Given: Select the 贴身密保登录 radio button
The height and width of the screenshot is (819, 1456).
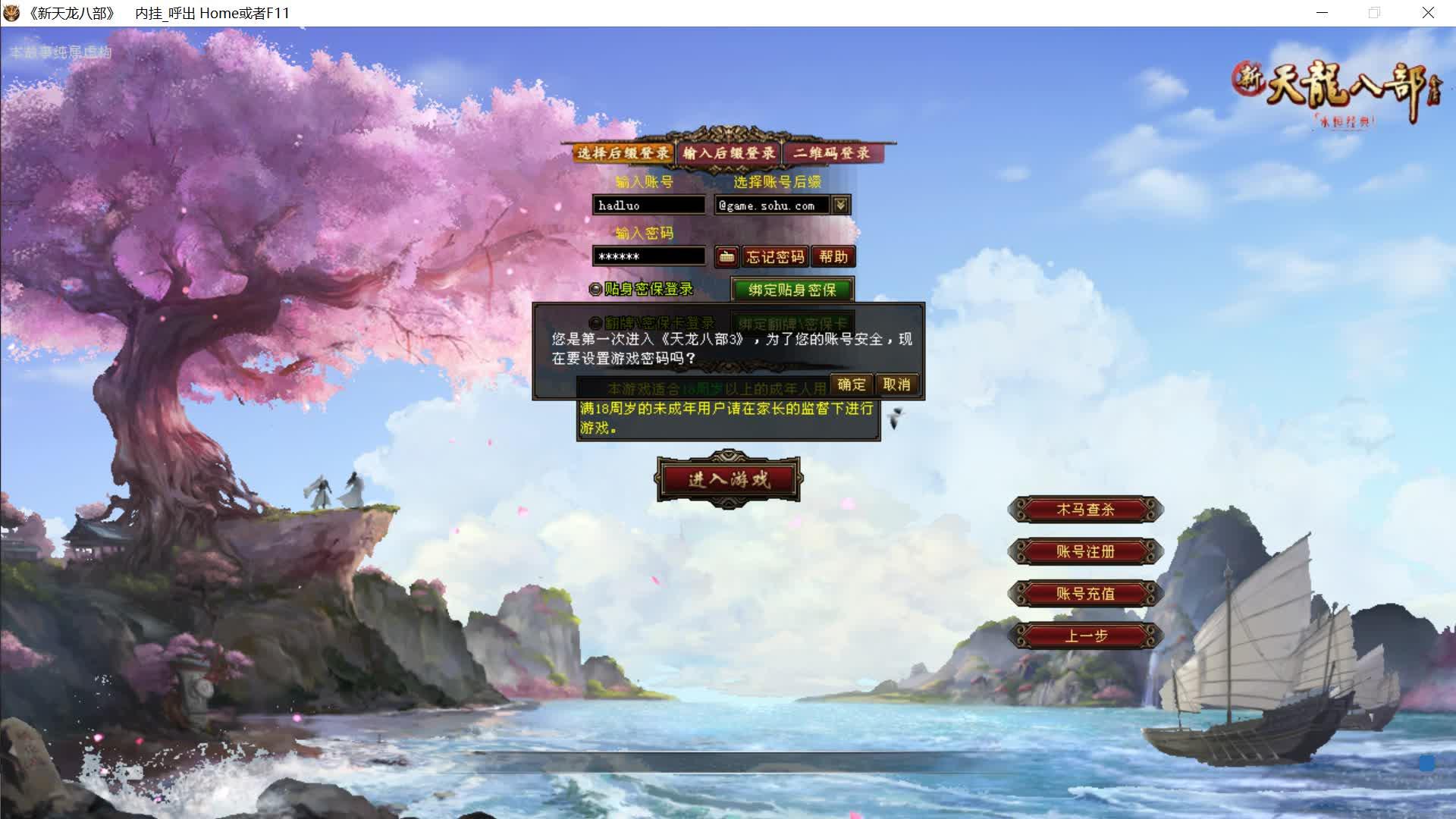Looking at the screenshot, I should coord(595,290).
